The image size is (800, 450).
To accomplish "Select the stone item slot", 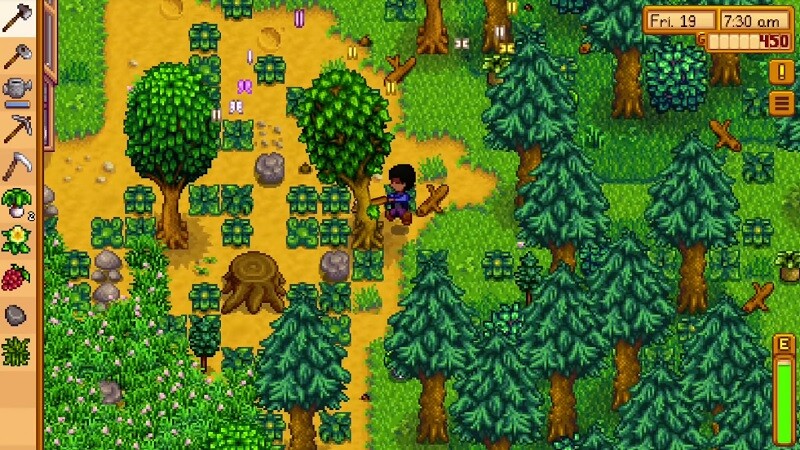I will [x=17, y=314].
